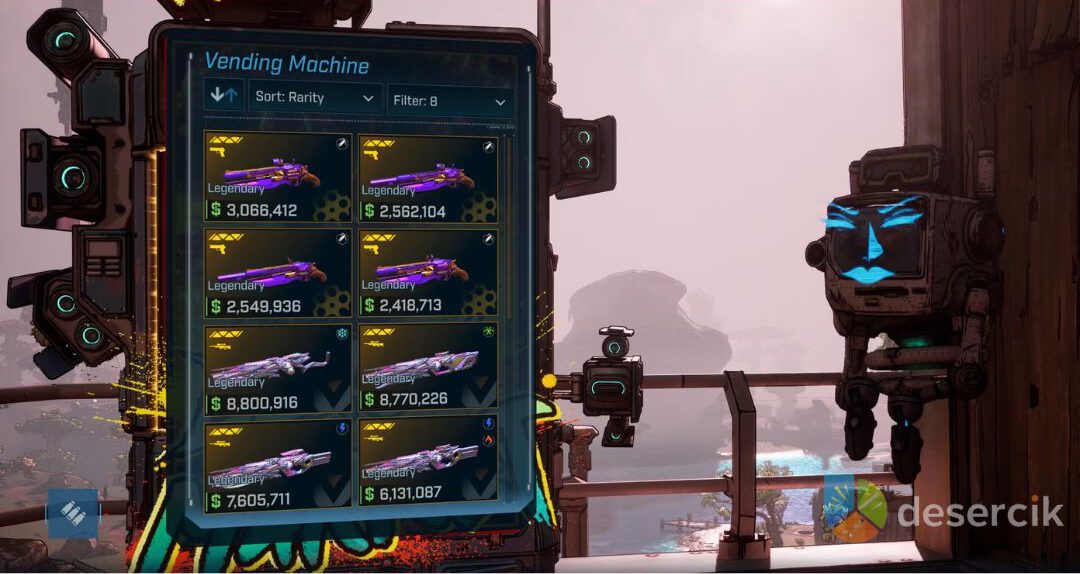Choose the Legendary rifle priced $8,770,226
1080x574 pixels.
(428, 368)
